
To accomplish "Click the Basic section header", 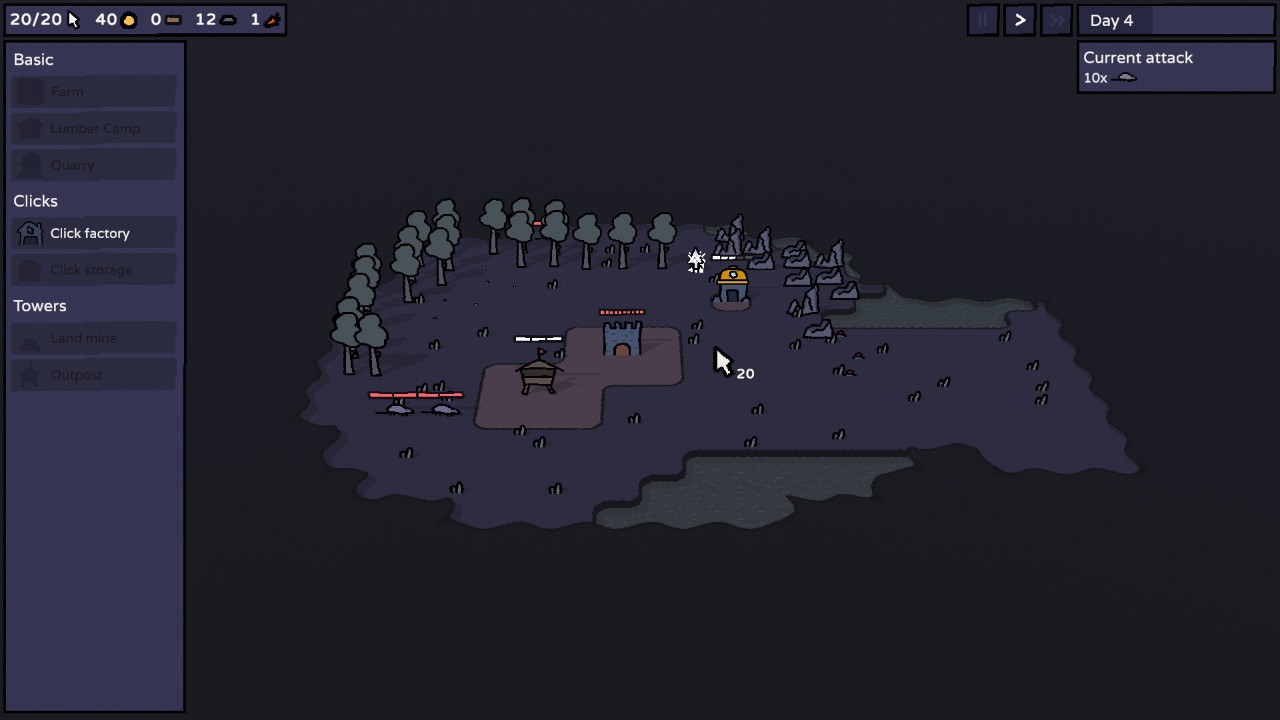I will 33,59.
